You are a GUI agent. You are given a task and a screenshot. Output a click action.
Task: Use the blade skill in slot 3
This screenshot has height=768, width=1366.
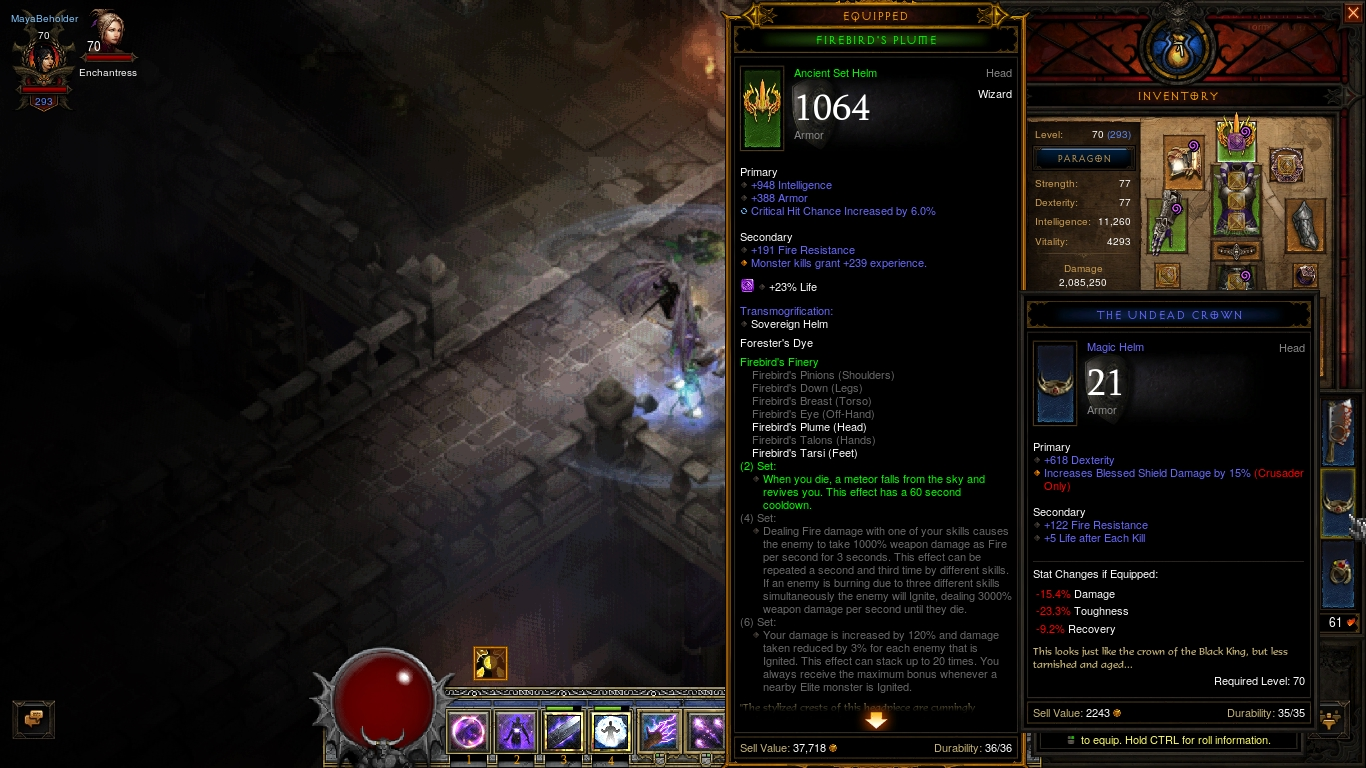click(563, 733)
